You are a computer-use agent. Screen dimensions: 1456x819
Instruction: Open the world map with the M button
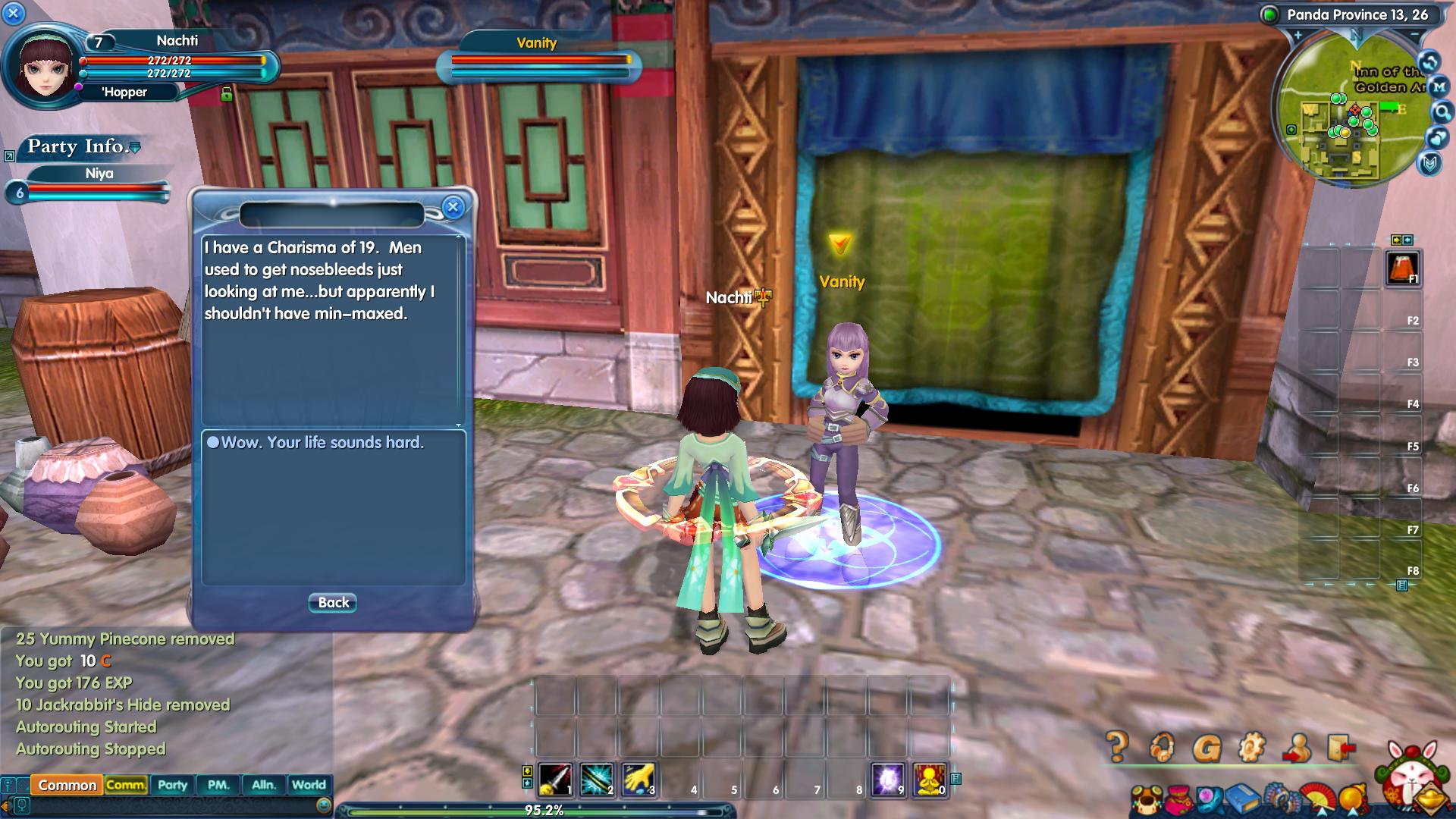pyautogui.click(x=1439, y=87)
